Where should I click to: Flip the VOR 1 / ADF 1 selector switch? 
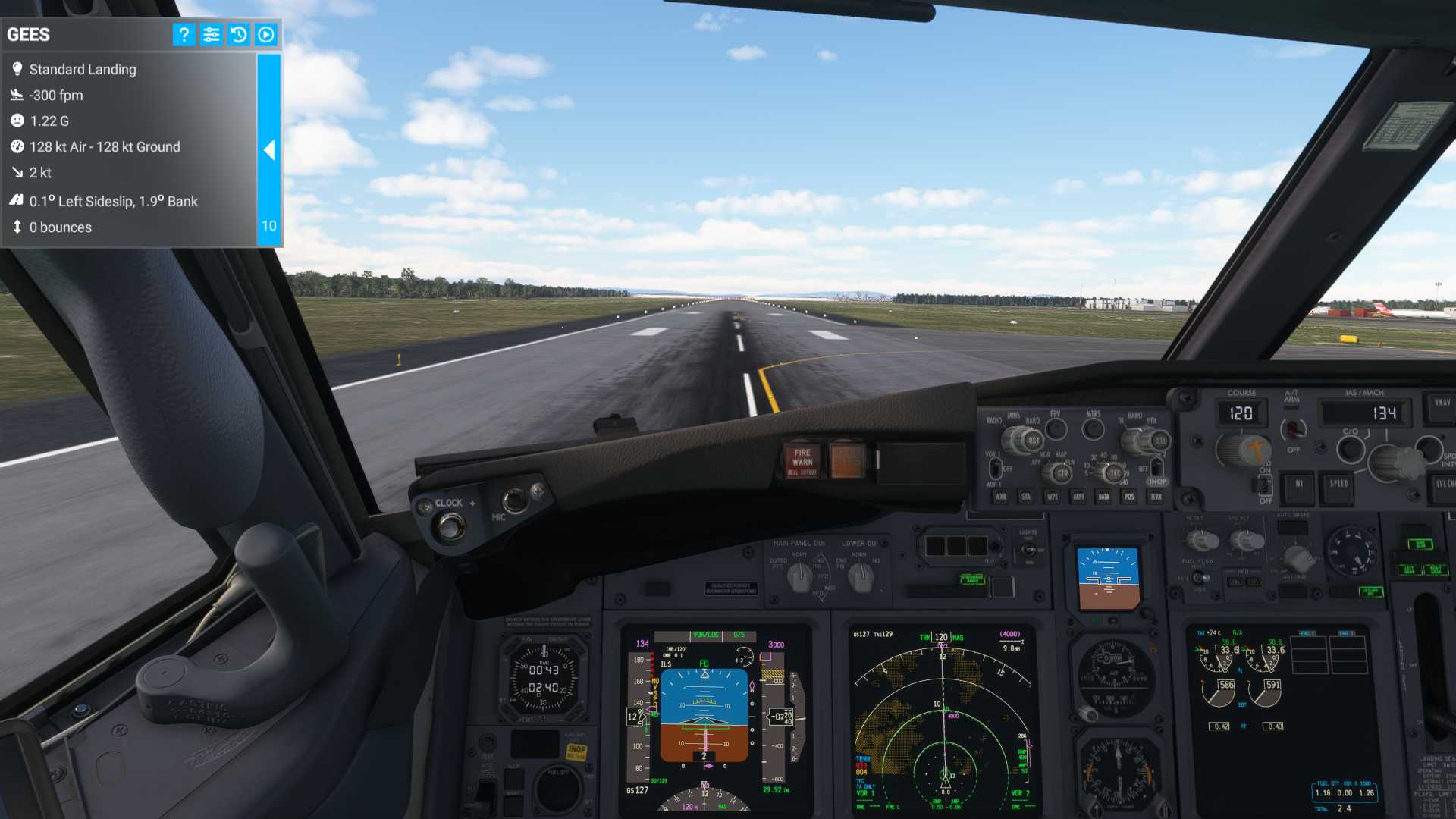[996, 468]
